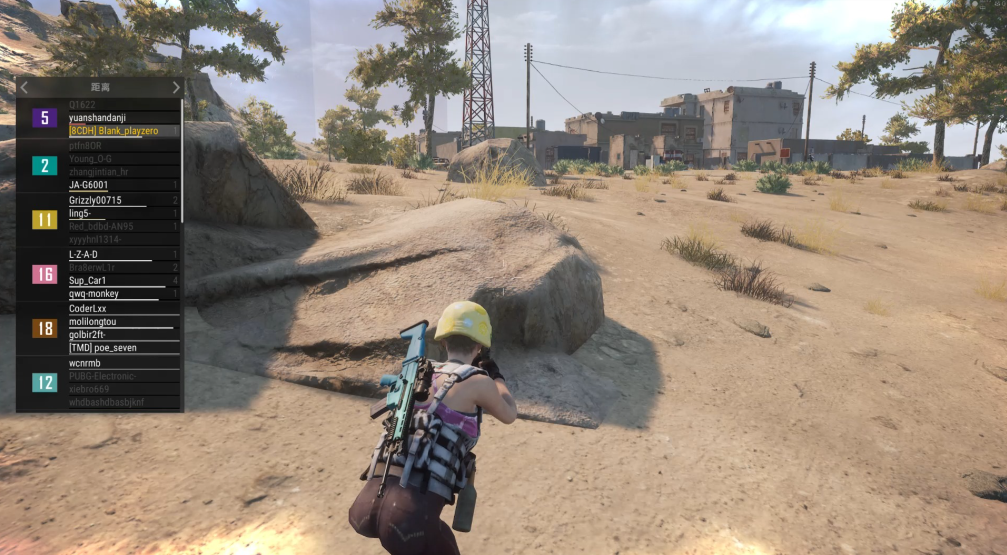
Task: Click the pink team 16 badge
Action: tap(44, 274)
